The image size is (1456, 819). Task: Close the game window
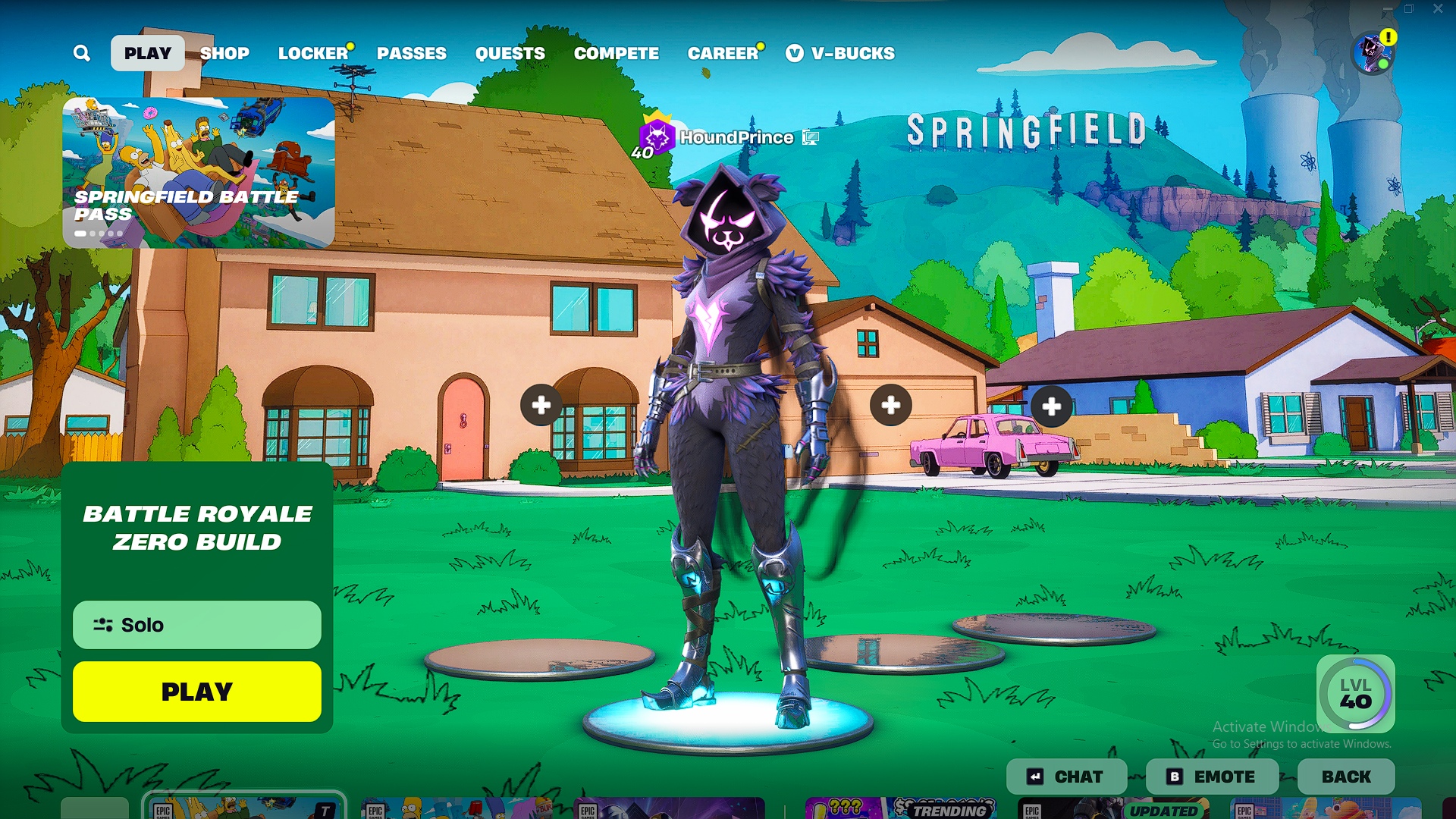tap(1438, 9)
